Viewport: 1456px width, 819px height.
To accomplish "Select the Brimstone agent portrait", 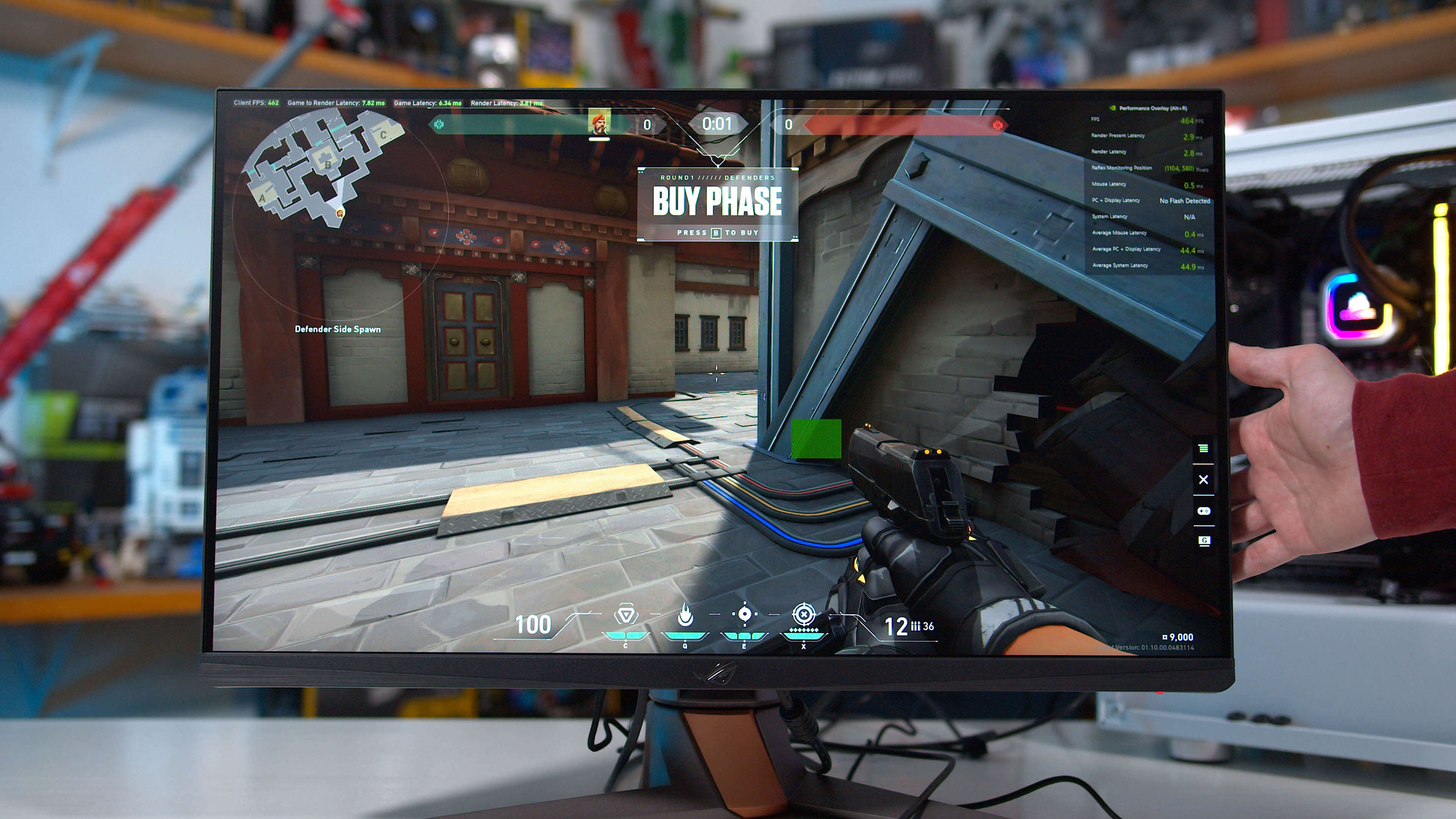I will click(x=599, y=122).
